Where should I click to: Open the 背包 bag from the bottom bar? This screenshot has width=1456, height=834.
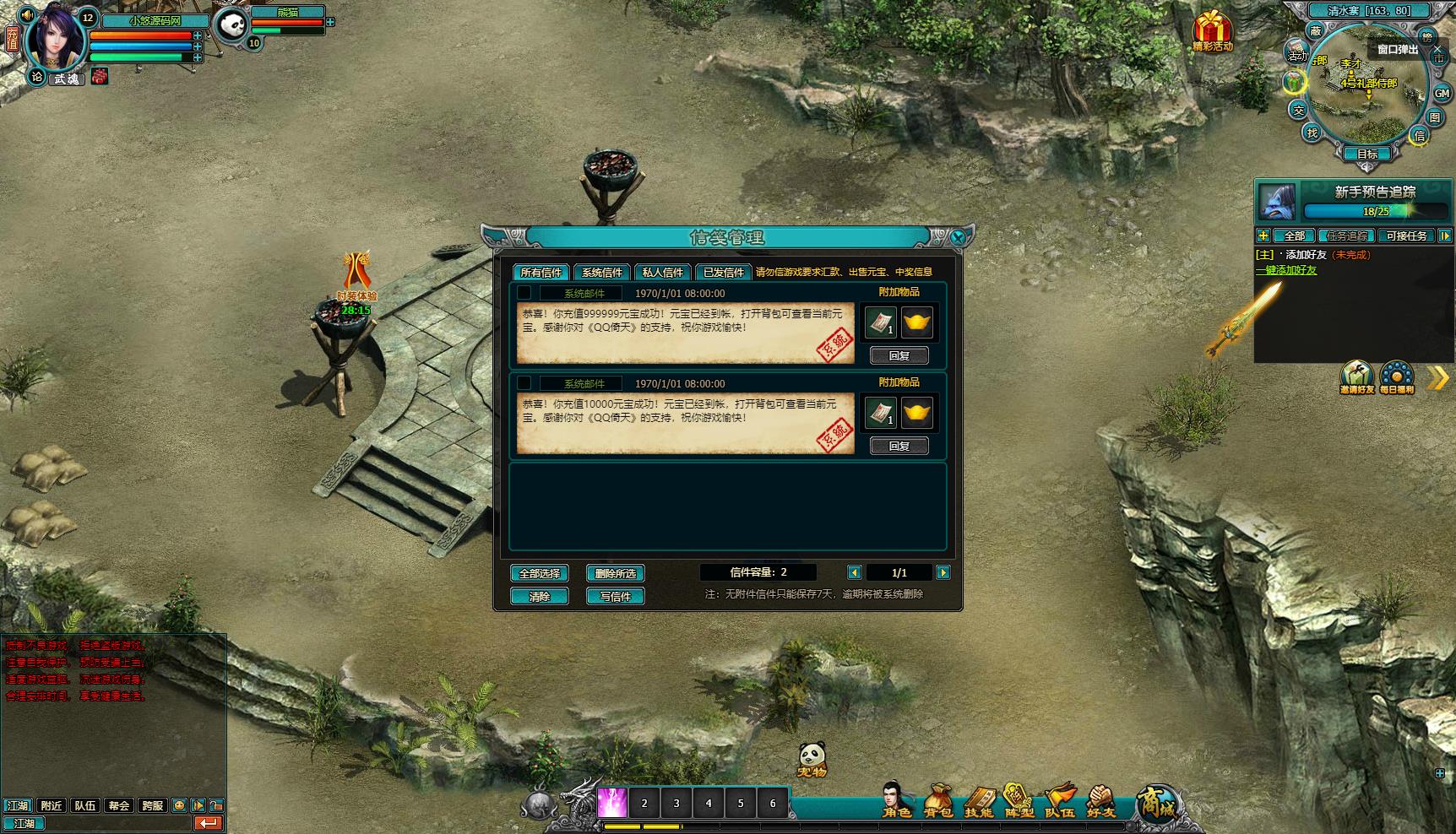(x=937, y=800)
